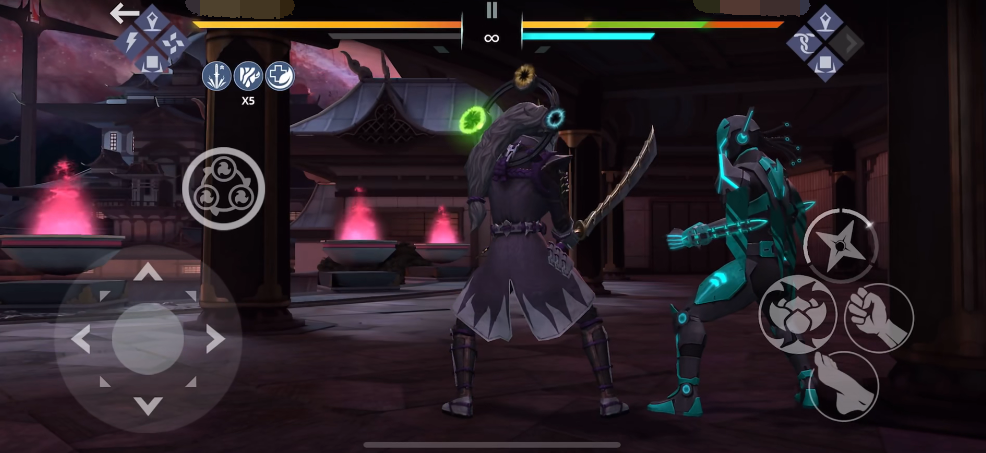Activate the triple-swirl shadow form button

pyautogui.click(x=223, y=188)
